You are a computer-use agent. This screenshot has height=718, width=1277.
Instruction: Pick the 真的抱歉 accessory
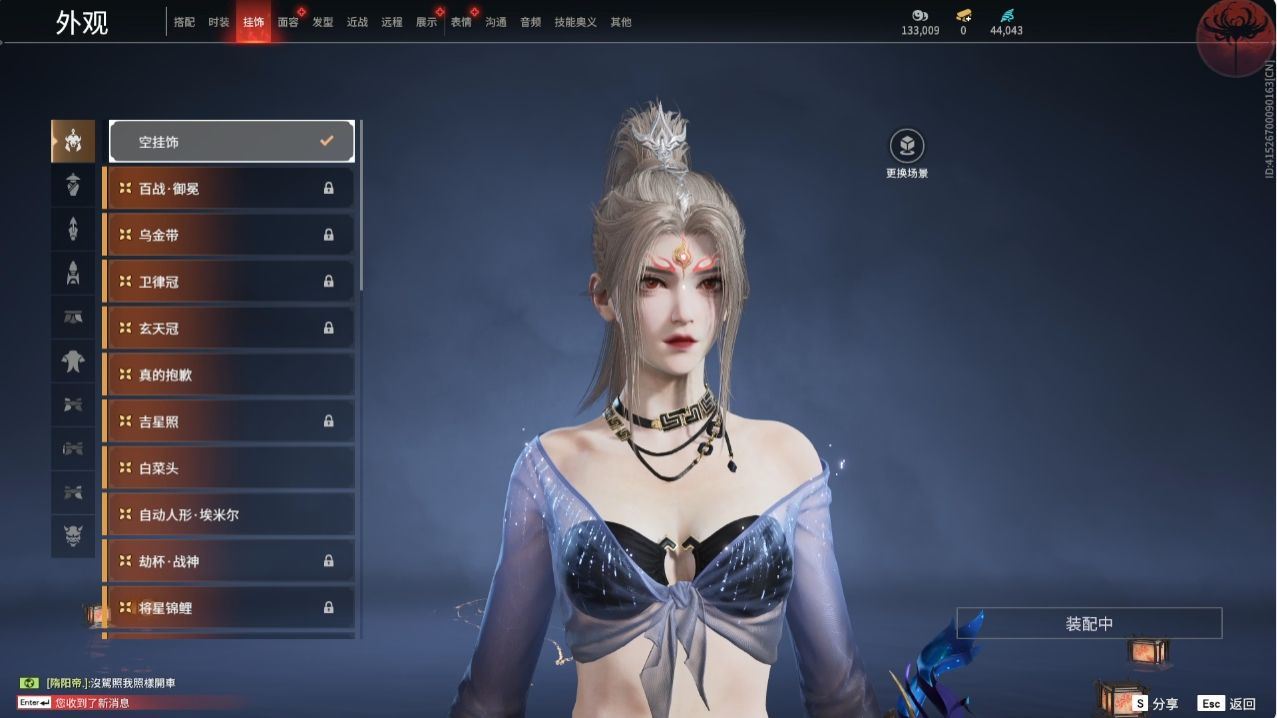click(x=229, y=375)
